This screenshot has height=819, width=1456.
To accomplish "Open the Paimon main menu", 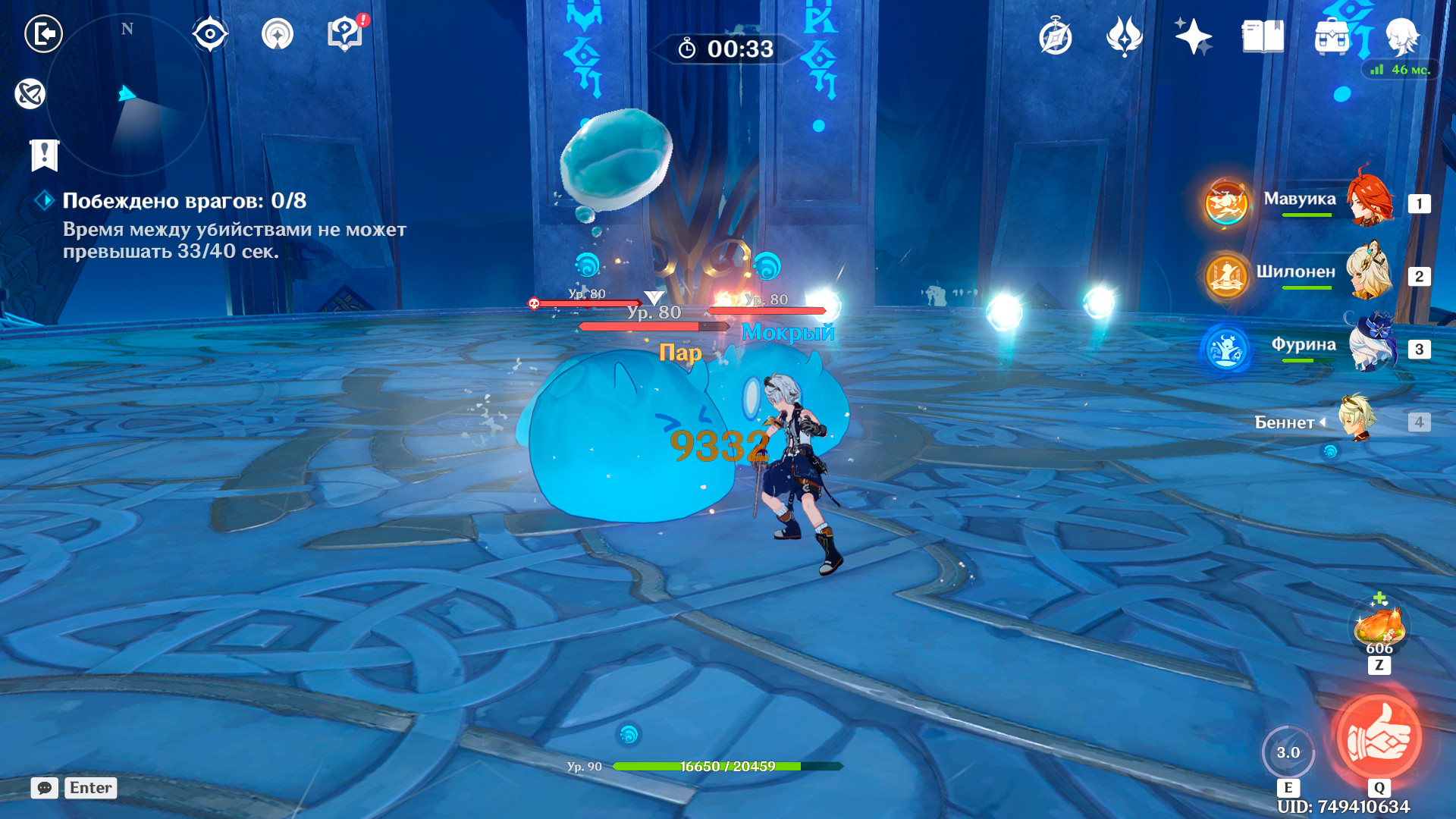I will 1401,36.
